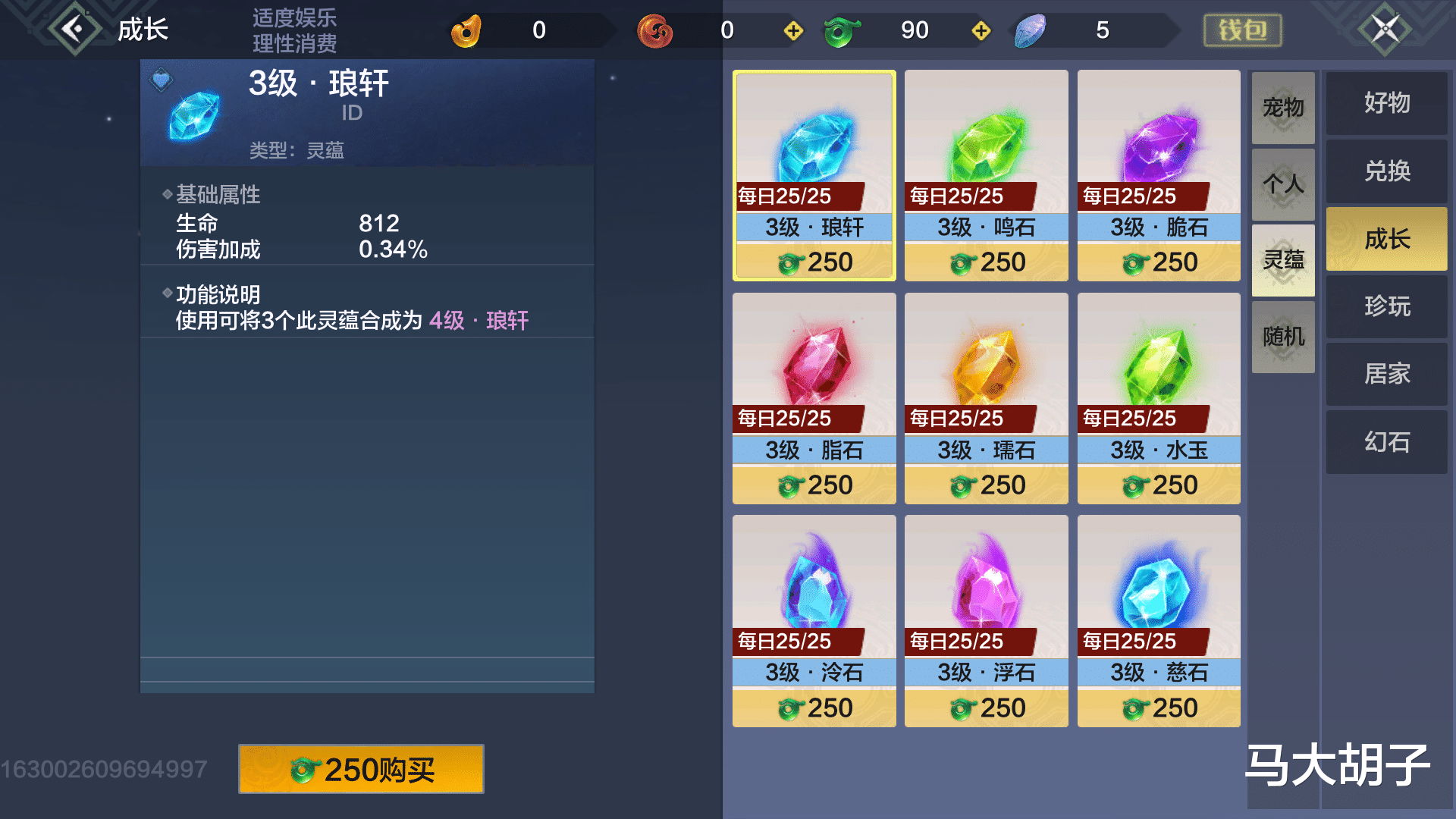The height and width of the screenshot is (819, 1456).
Task: Click the red spiral currency icon showing 0
Action: (655, 30)
